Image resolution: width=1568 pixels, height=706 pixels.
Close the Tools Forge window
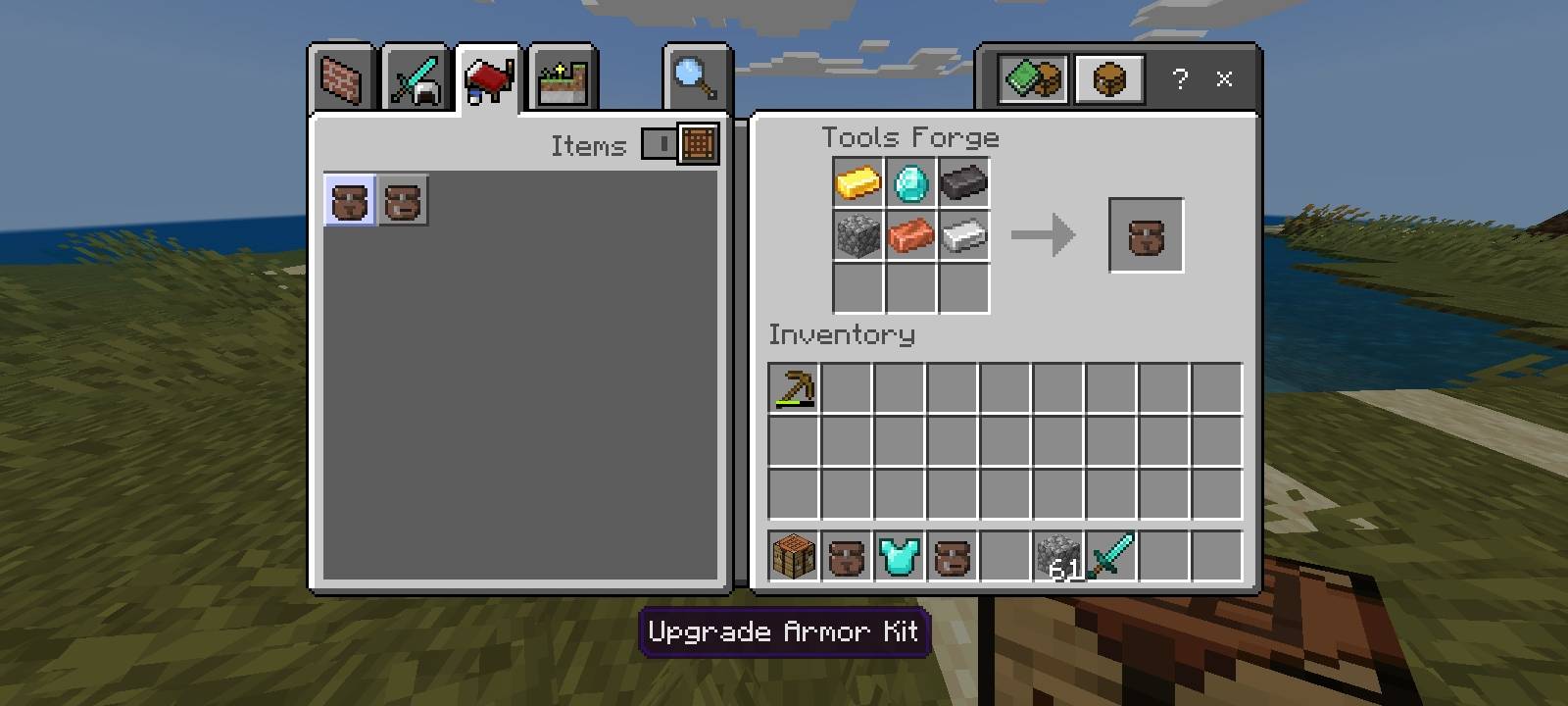(1224, 79)
